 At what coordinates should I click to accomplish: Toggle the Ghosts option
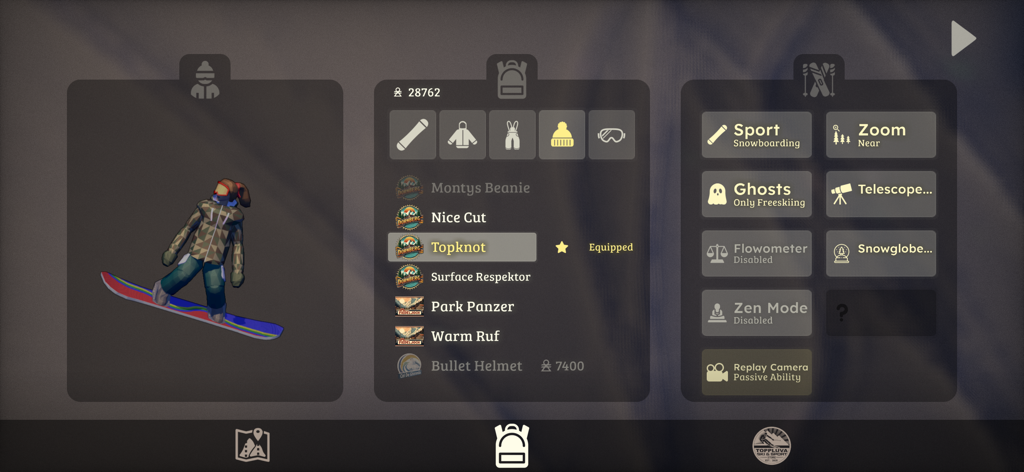[756, 194]
